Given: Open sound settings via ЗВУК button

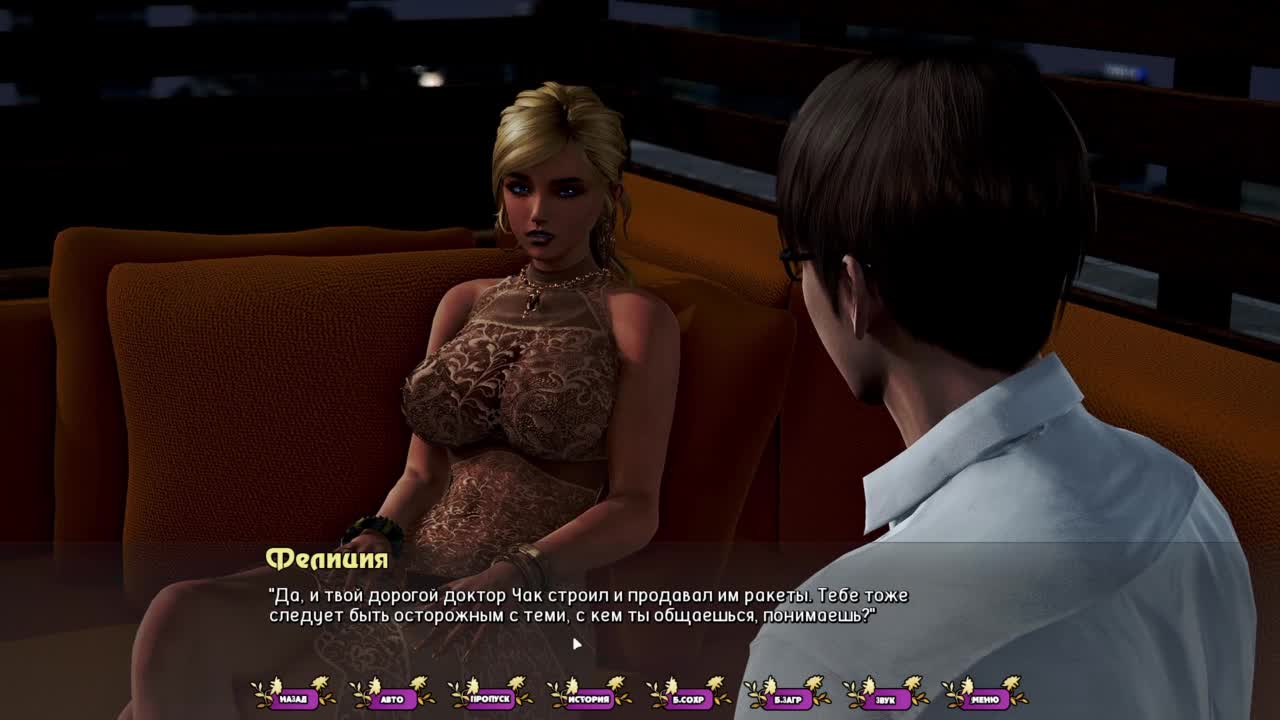Looking at the screenshot, I should coord(885,698).
